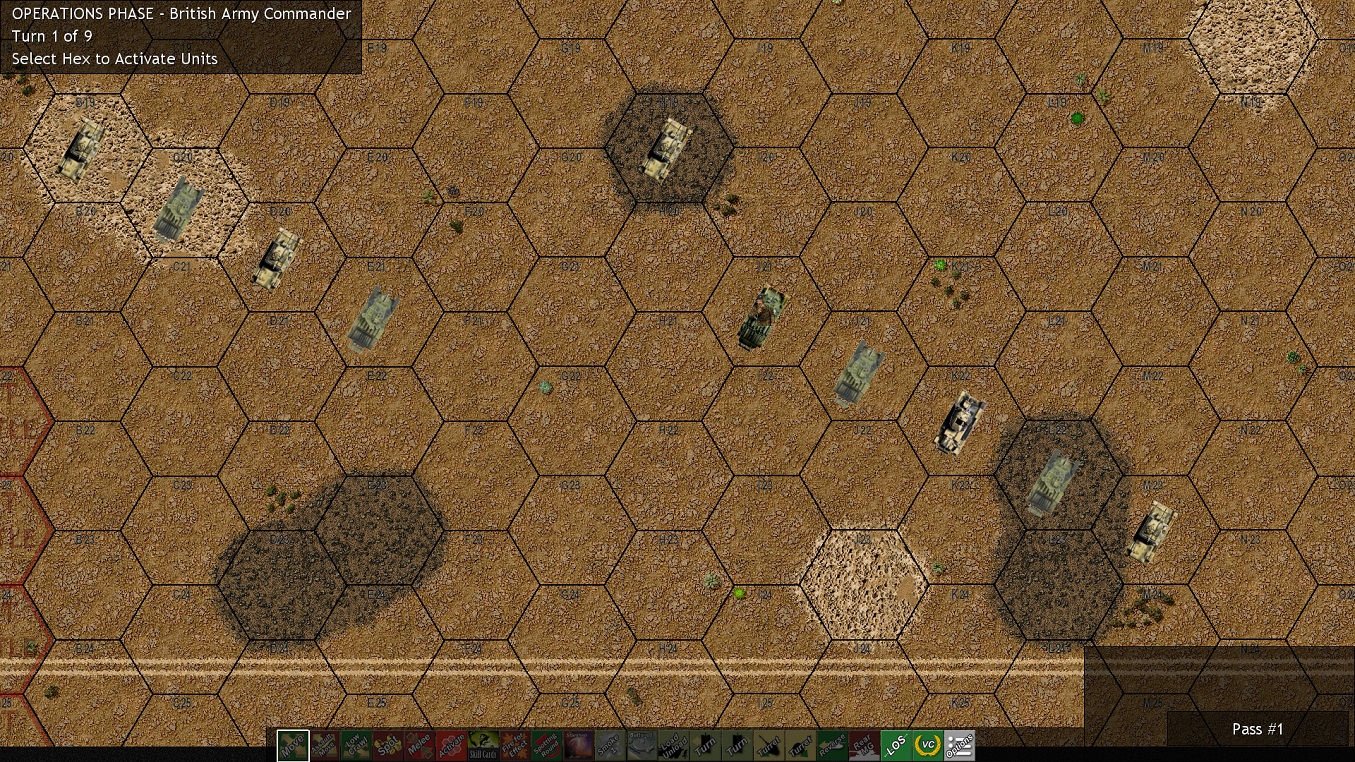This screenshot has width=1355, height=762.
Task: Click the Spot command icon
Action: 388,746
